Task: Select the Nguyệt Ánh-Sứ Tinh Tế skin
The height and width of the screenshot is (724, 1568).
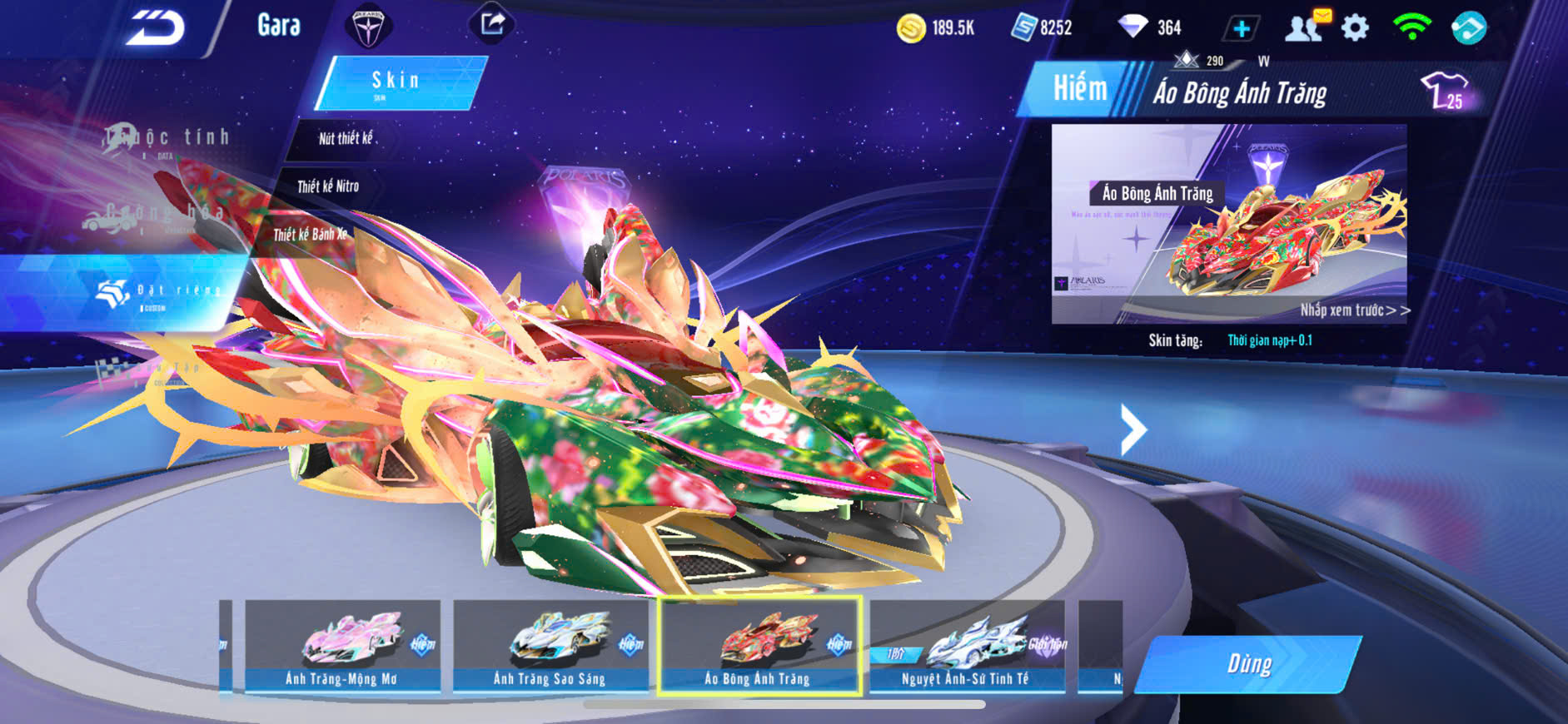Action: pos(967,646)
